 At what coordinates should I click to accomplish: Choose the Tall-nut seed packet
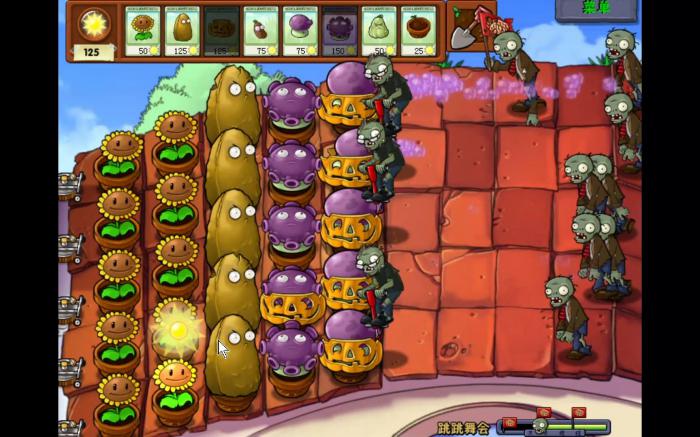coord(181,32)
